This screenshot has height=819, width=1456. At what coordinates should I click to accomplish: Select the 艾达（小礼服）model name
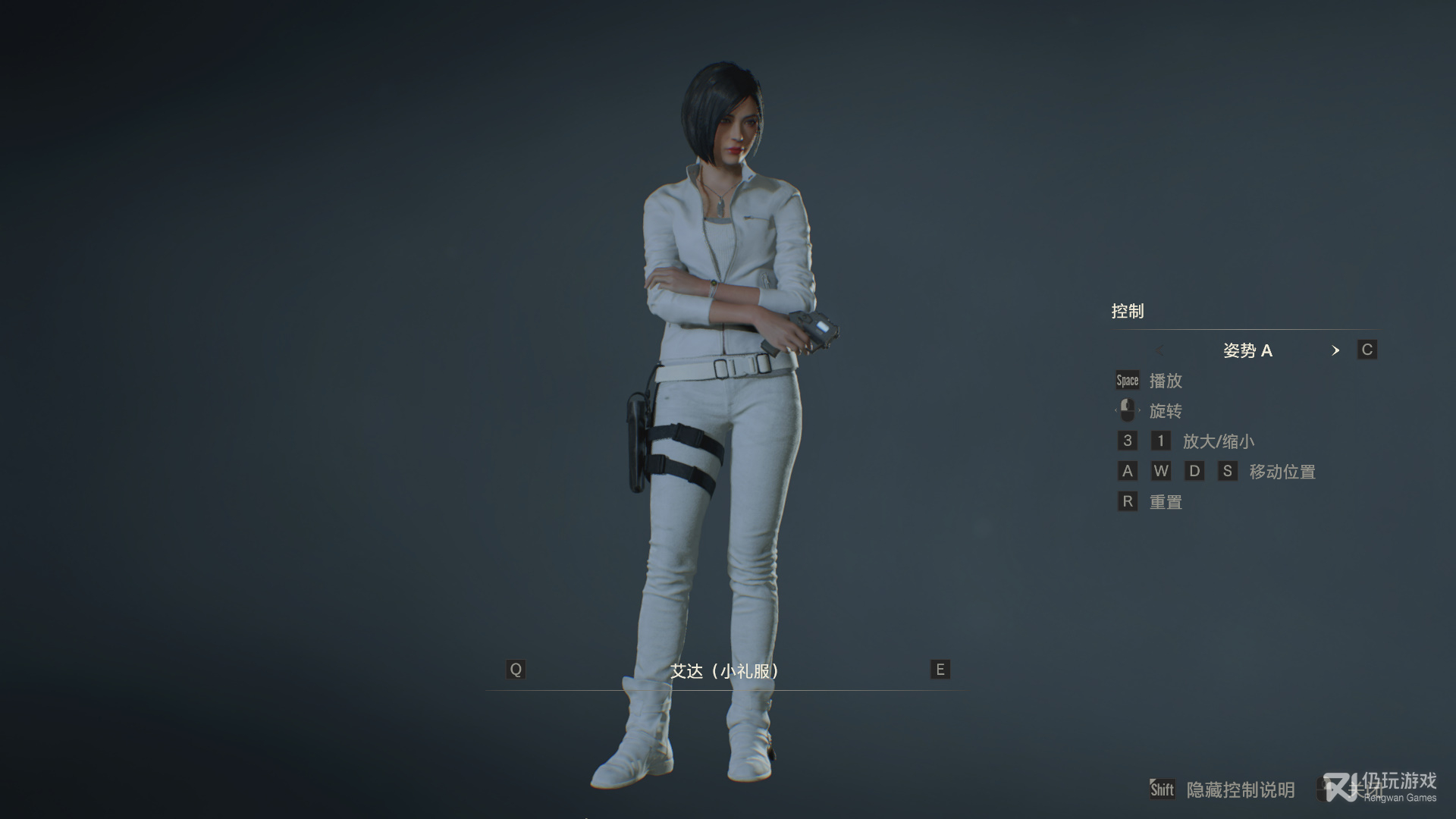pos(725,671)
